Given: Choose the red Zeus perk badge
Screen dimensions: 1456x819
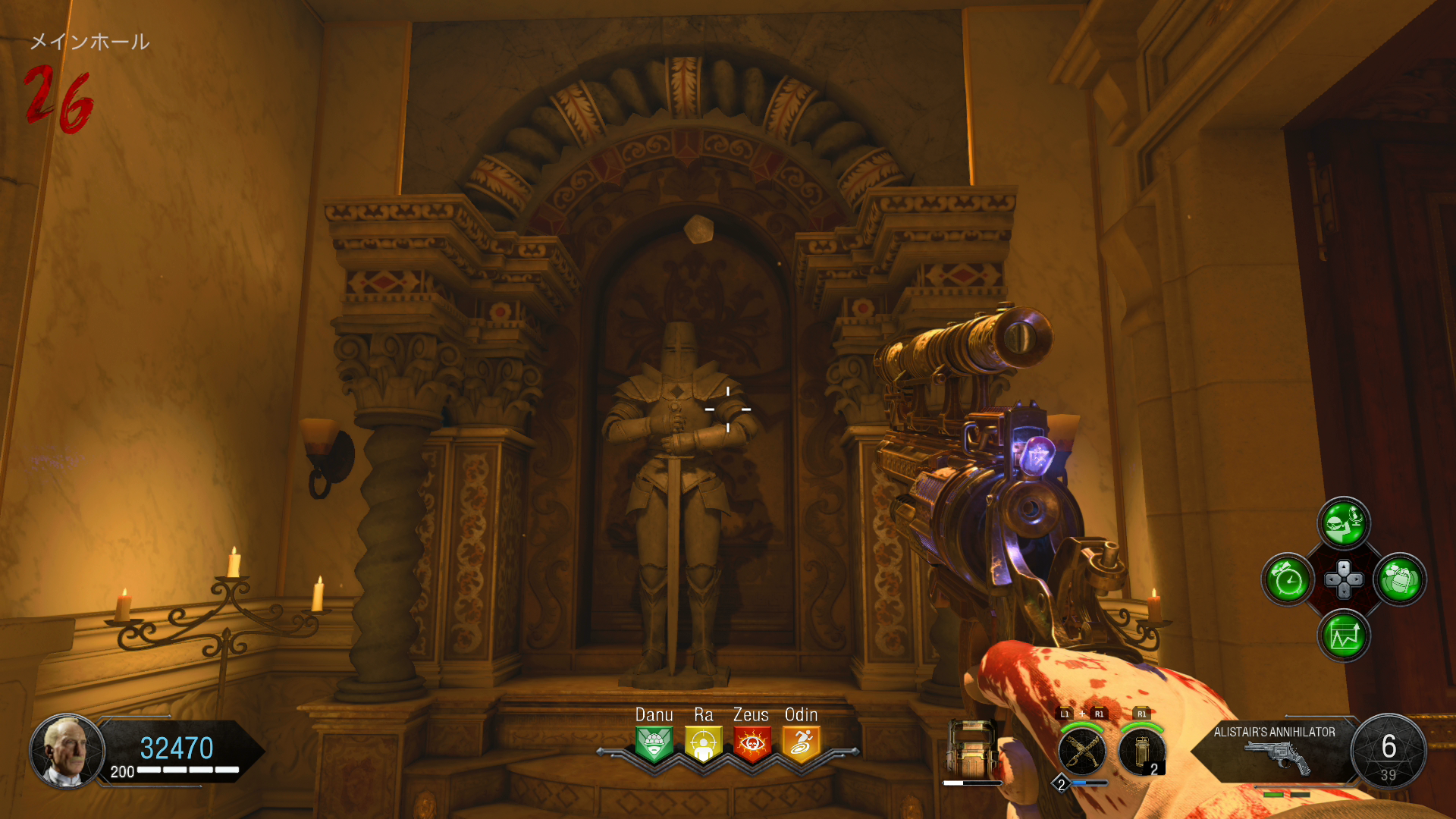Looking at the screenshot, I should pyautogui.click(x=752, y=744).
